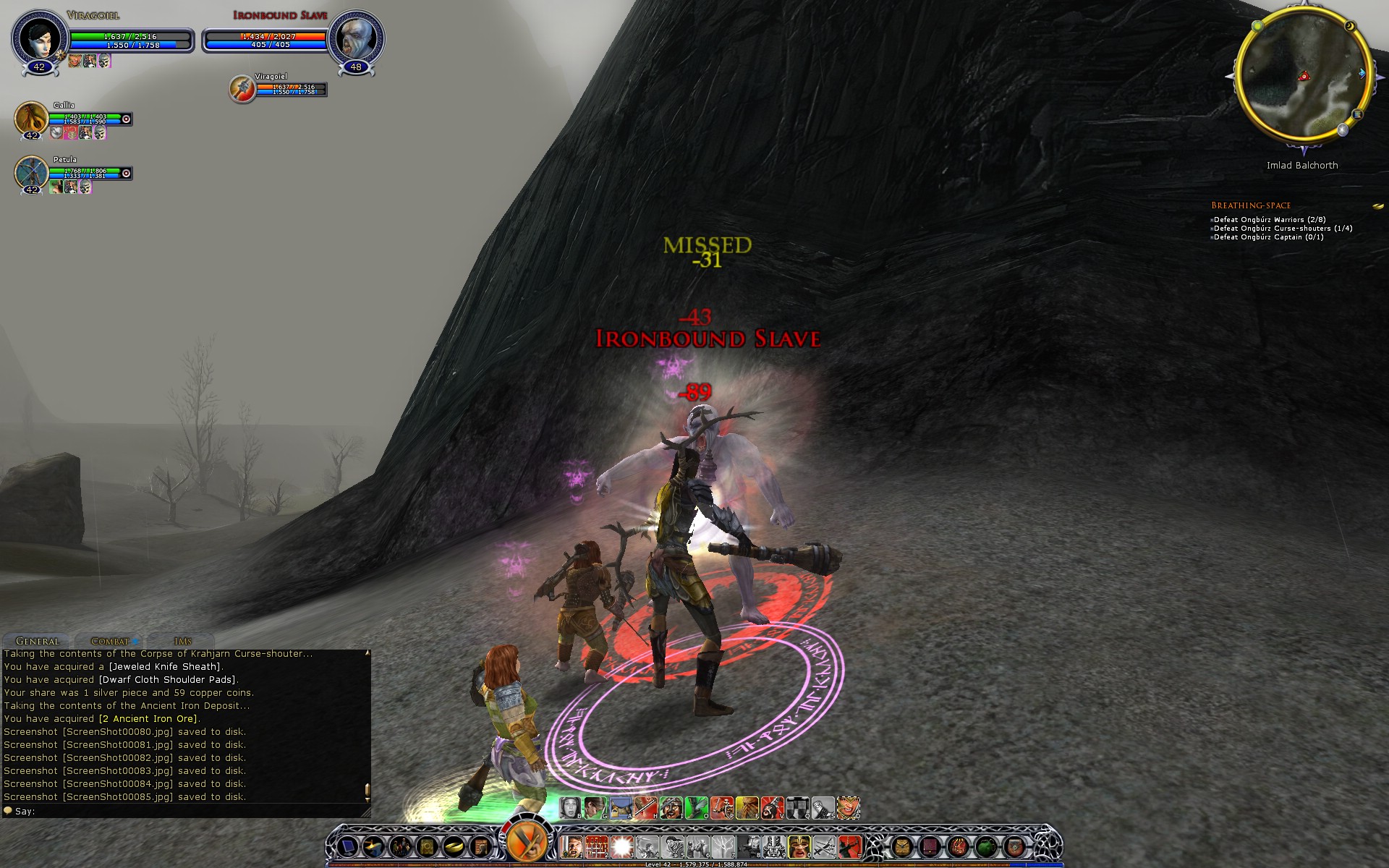Image resolution: width=1389 pixels, height=868 pixels.
Task: Use the shouting face skill in slot 1
Action: coord(572,845)
